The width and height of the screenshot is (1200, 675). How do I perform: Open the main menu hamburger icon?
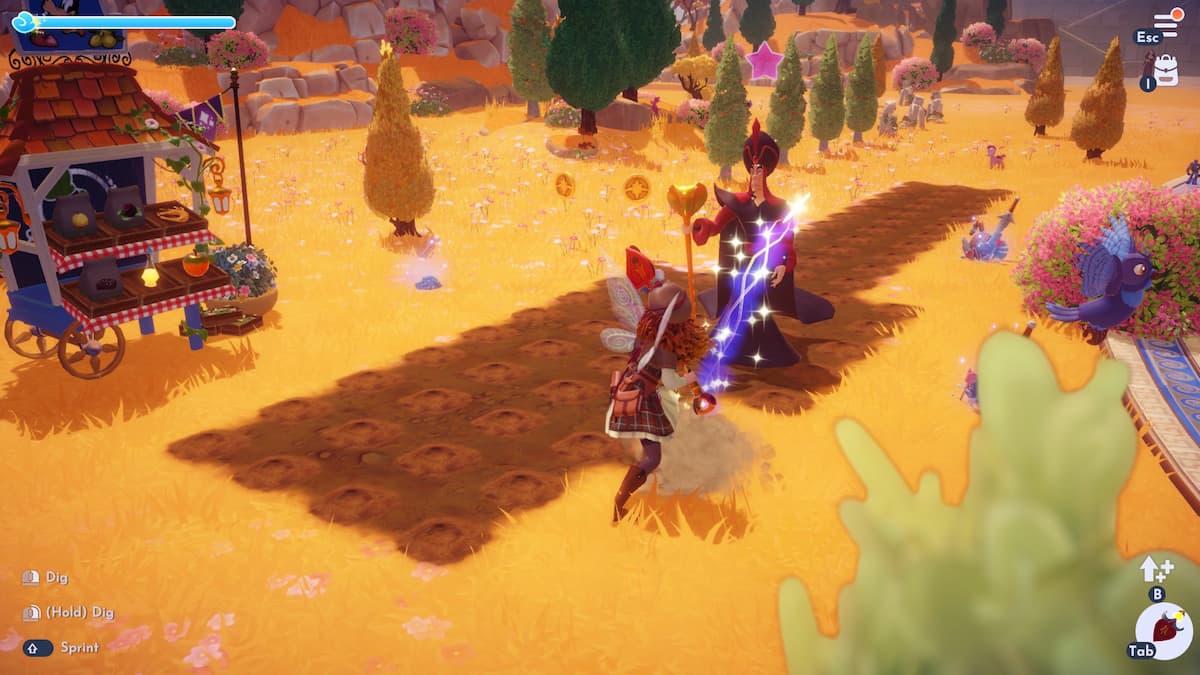tap(1166, 23)
